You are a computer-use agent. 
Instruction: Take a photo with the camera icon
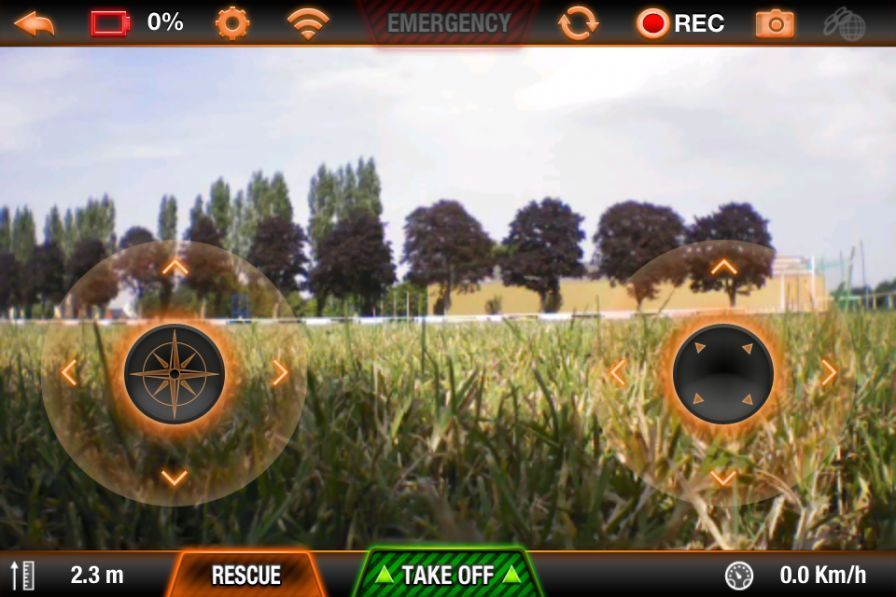775,23
